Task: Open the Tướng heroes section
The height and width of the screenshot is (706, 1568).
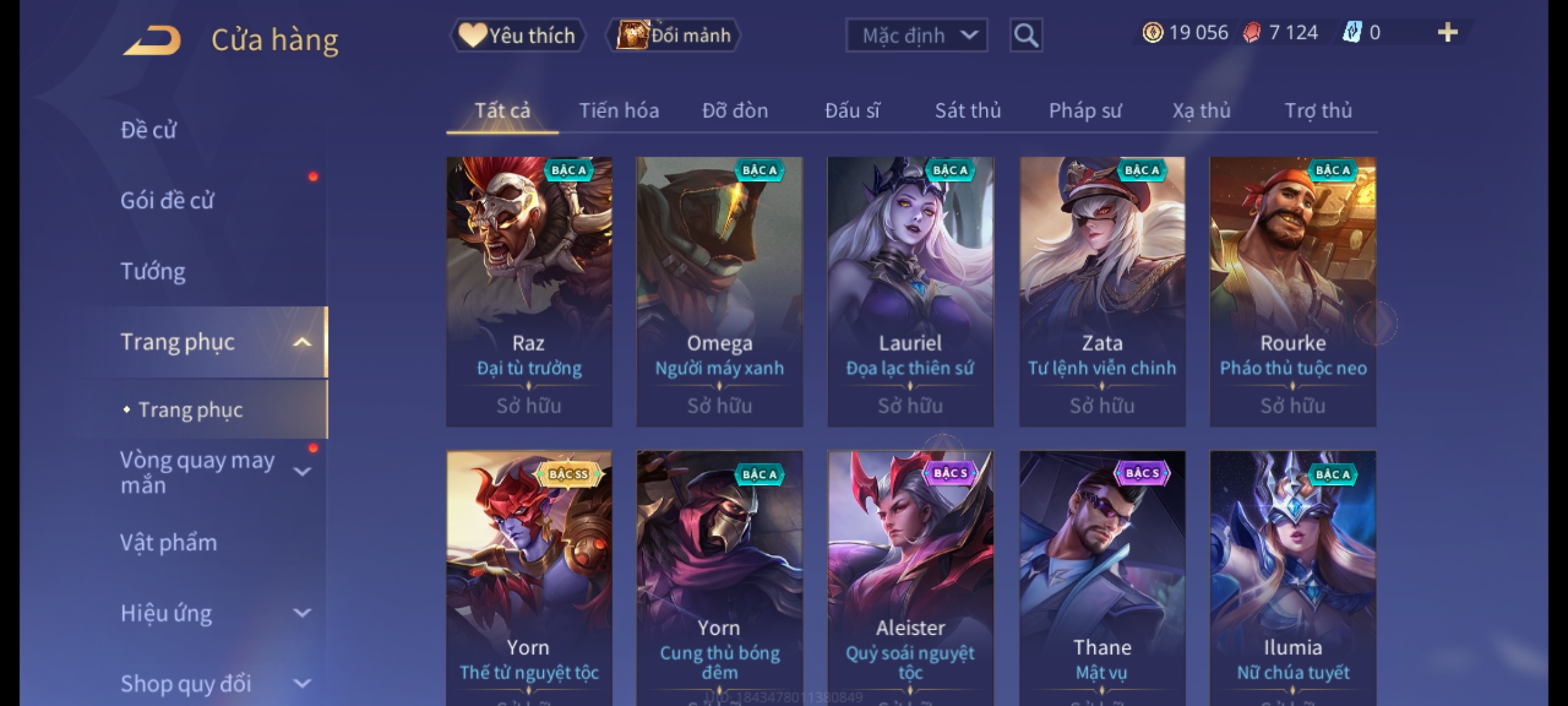Action: coord(153,271)
